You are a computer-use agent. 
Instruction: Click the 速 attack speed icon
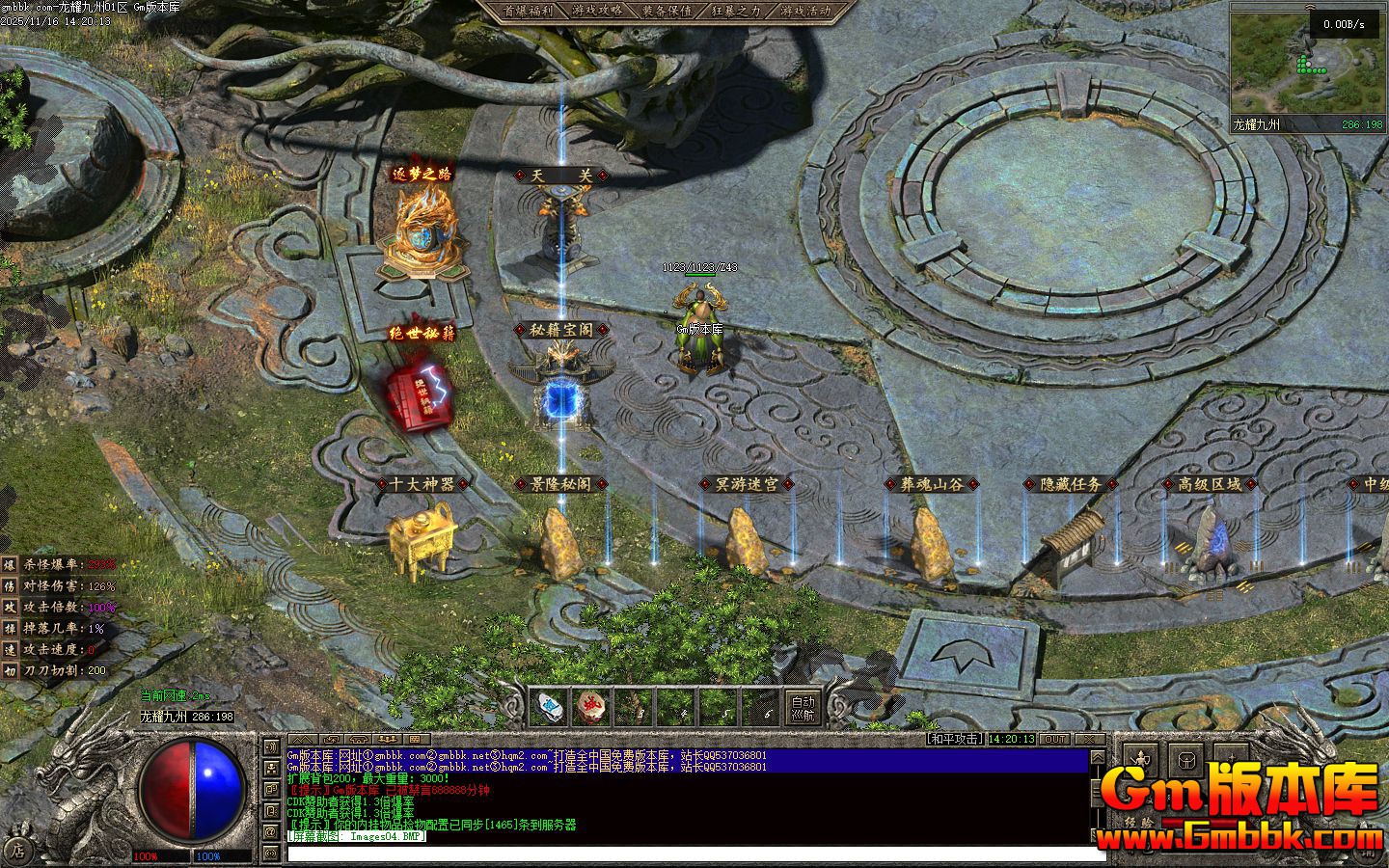(x=10, y=649)
